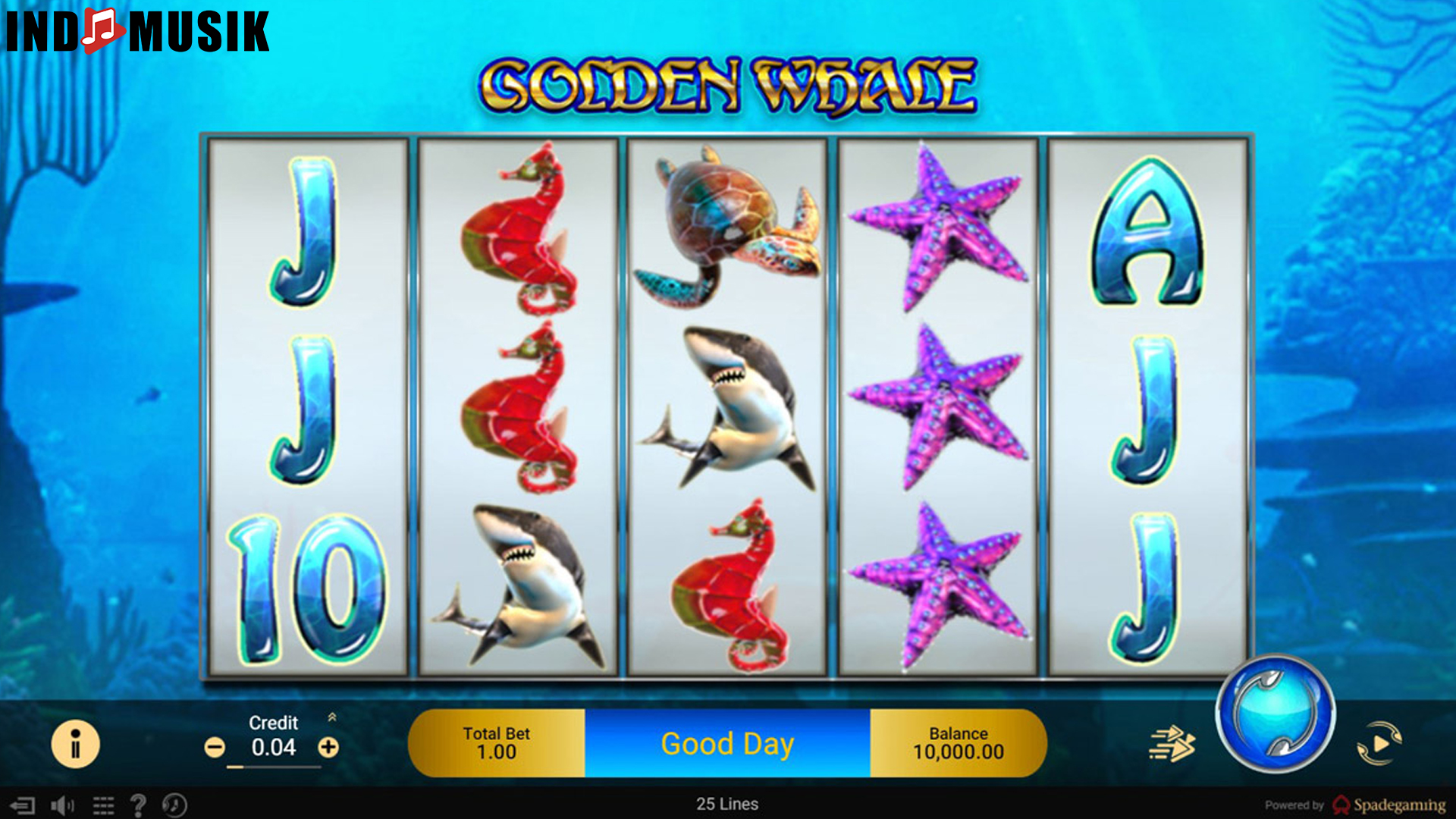Expand Total Bet options
The image size is (1456, 819).
click(497, 743)
